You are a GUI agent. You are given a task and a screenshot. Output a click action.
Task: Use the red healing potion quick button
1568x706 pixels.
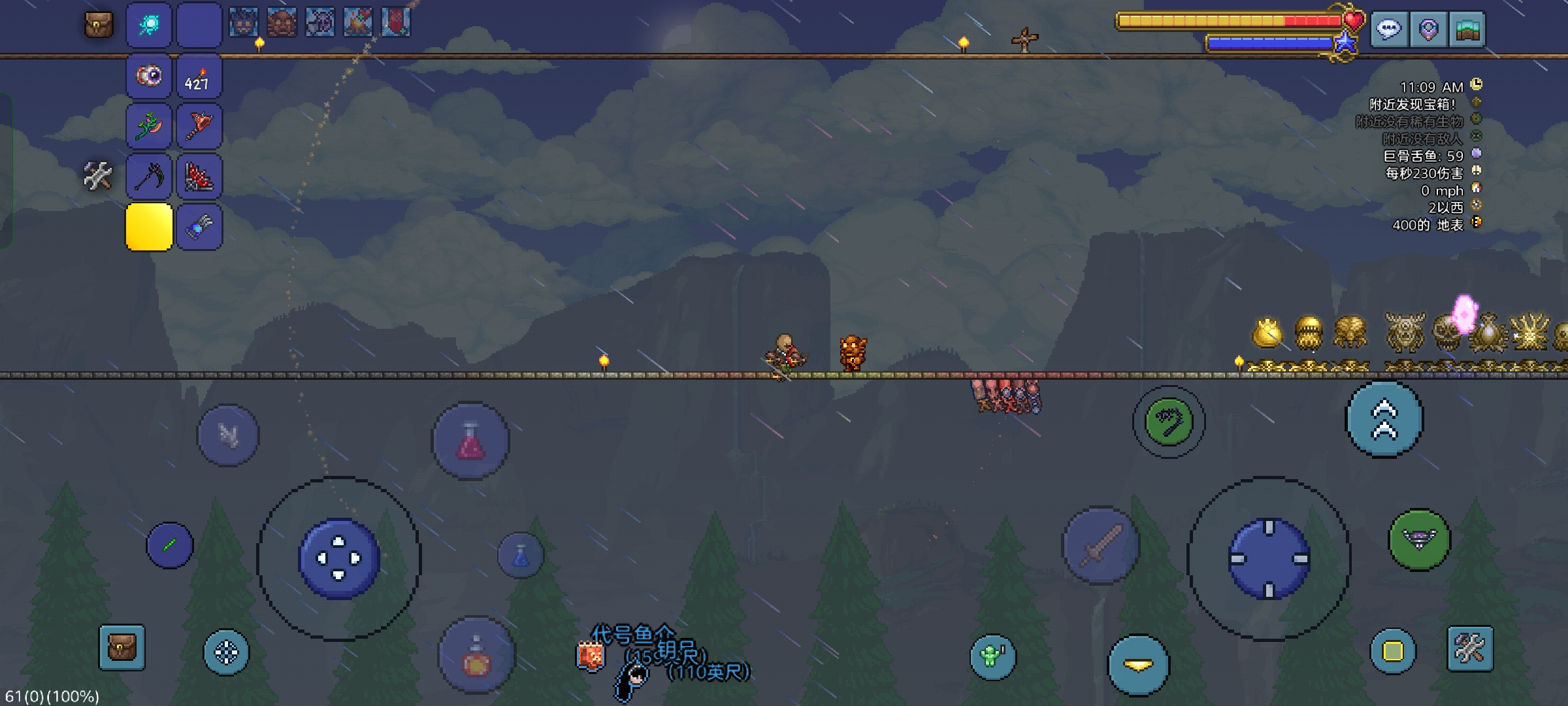[470, 441]
